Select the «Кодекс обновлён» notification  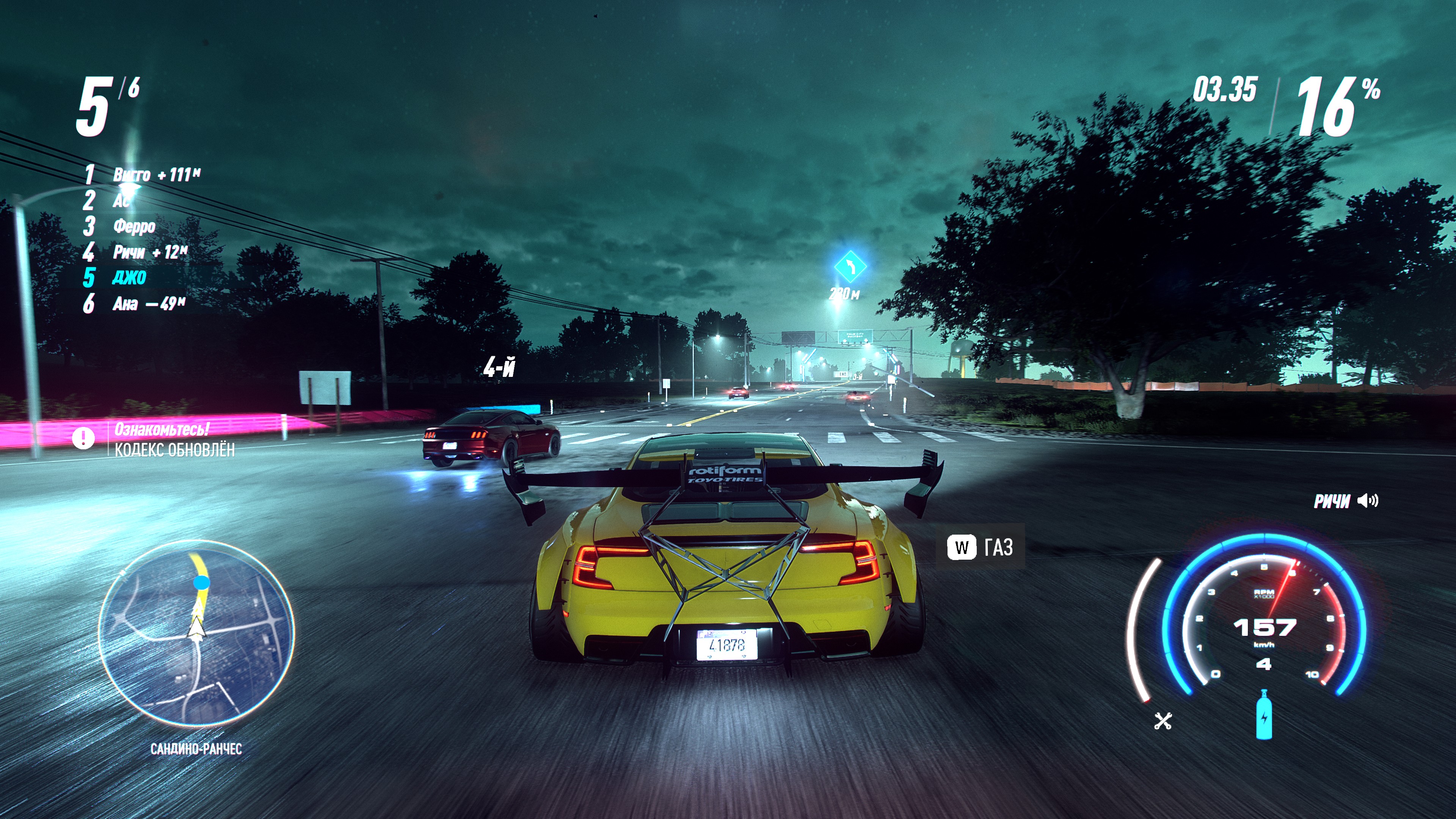(174, 450)
